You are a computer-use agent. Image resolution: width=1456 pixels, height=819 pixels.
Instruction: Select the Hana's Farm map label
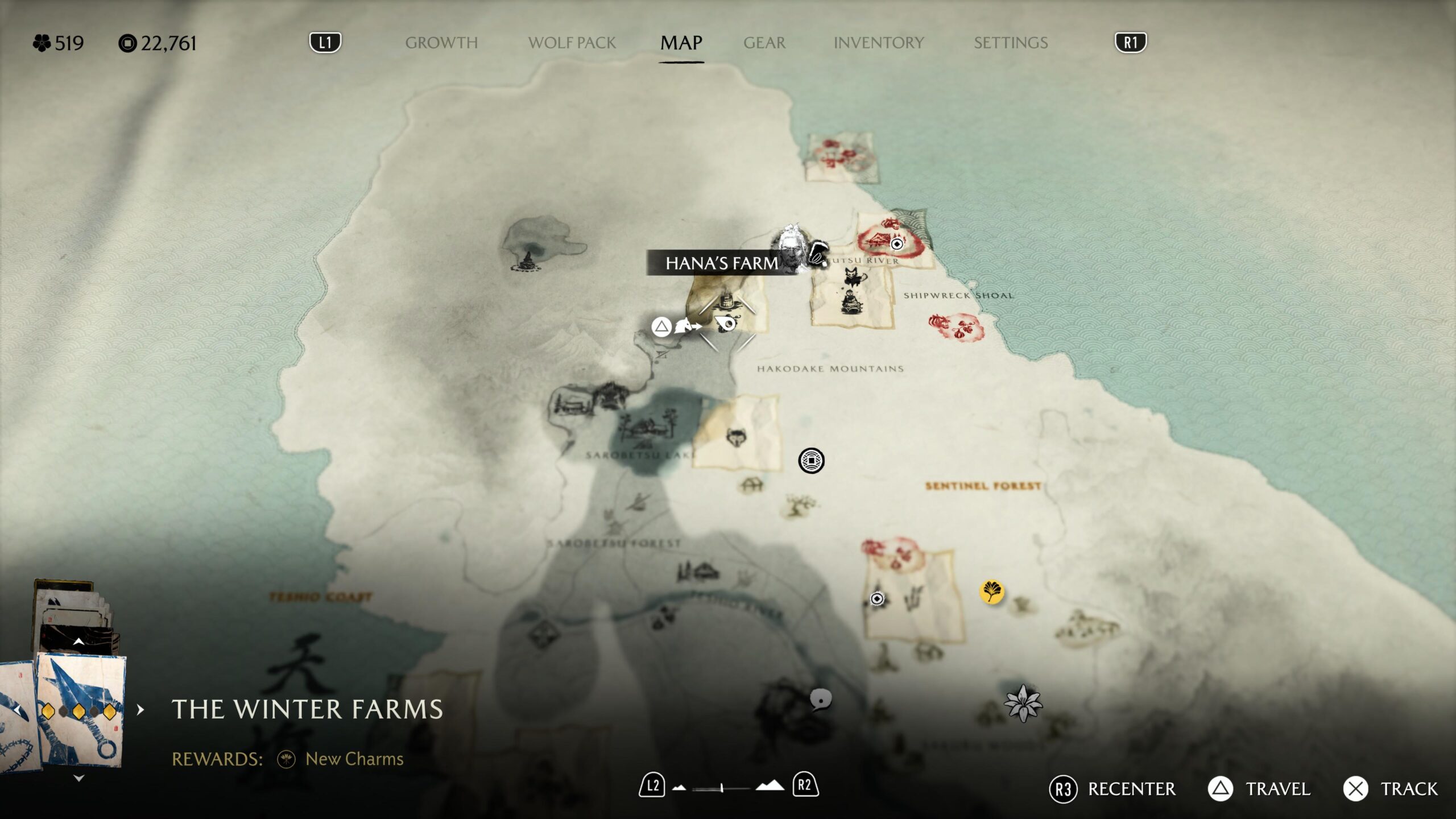[721, 263]
